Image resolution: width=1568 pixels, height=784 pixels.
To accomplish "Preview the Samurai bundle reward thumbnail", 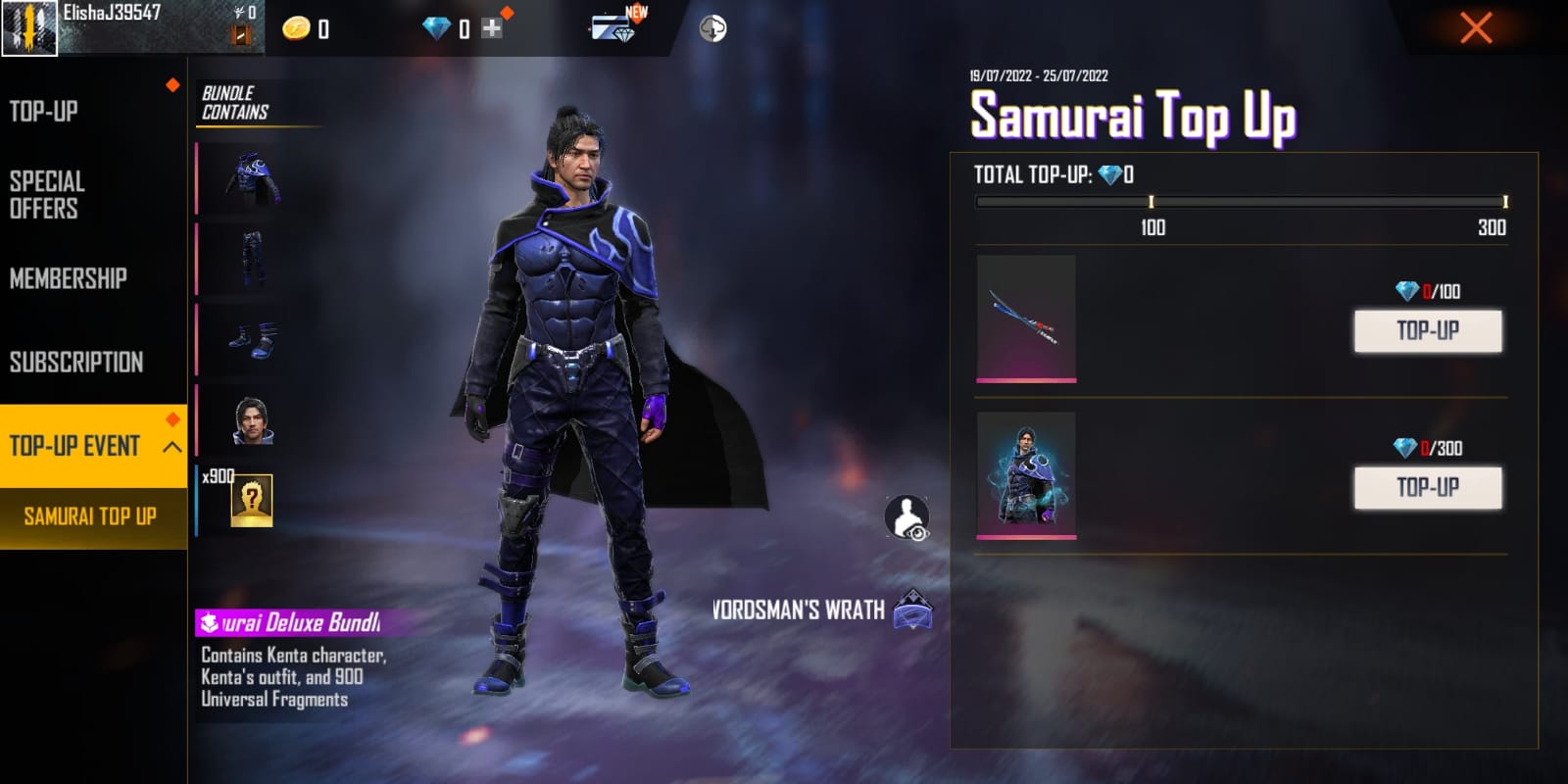I will click(x=1026, y=473).
